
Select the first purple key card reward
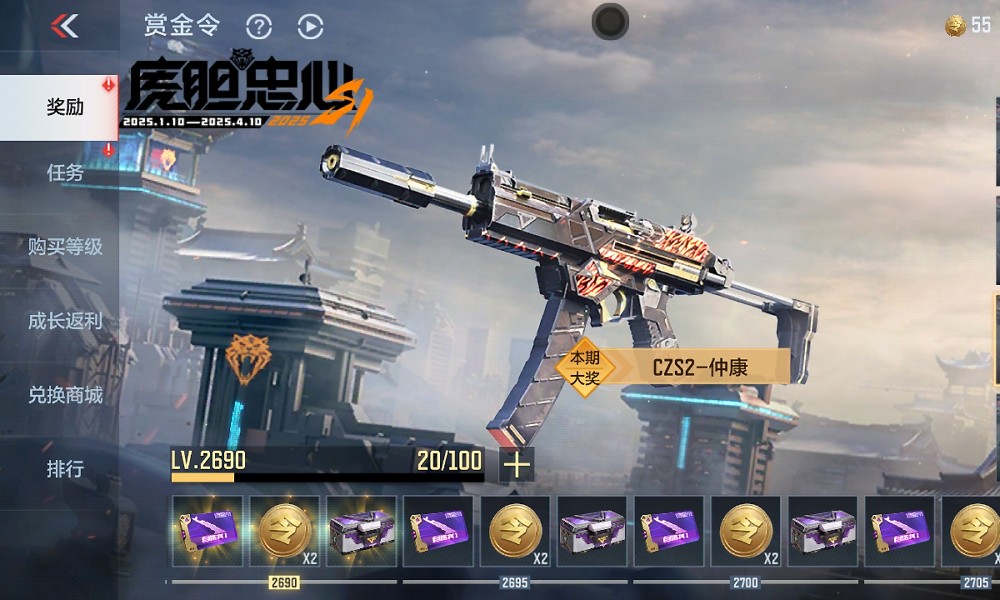click(207, 531)
